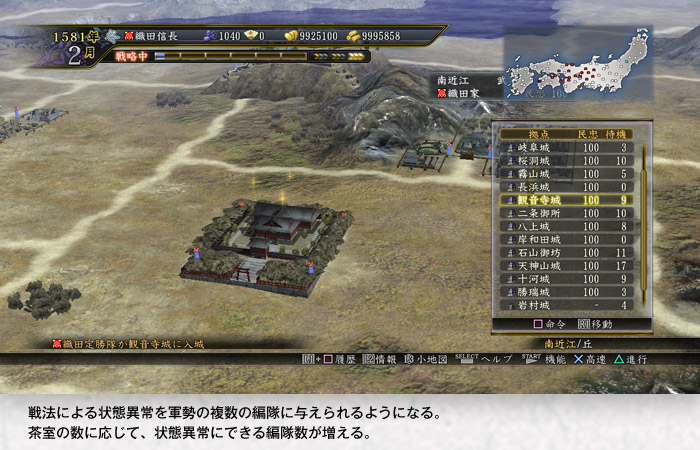Select 十河城 in the list
700x450 pixels.
(x=565, y=278)
